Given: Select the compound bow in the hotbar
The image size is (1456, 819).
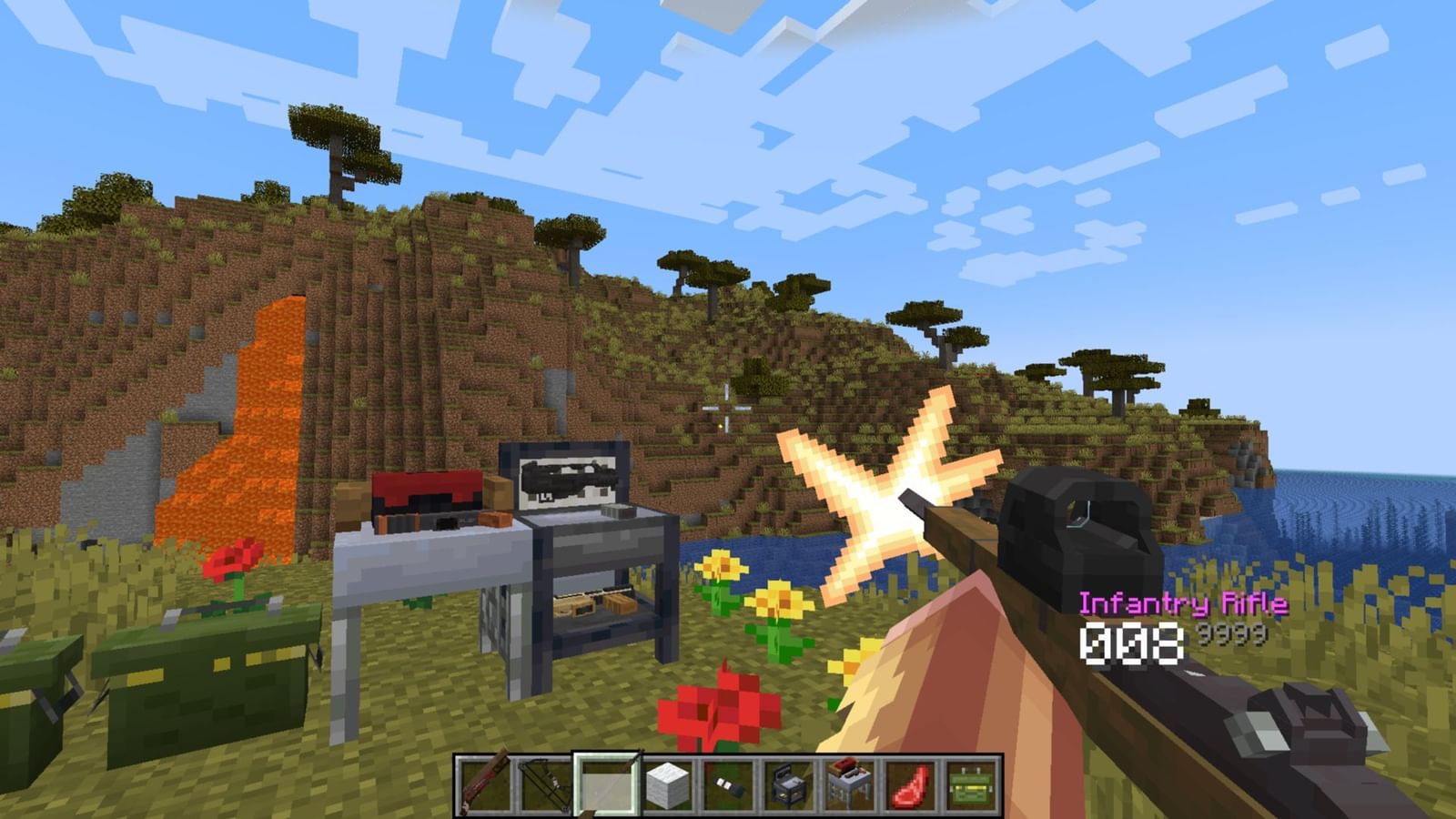Looking at the screenshot, I should [x=543, y=787].
